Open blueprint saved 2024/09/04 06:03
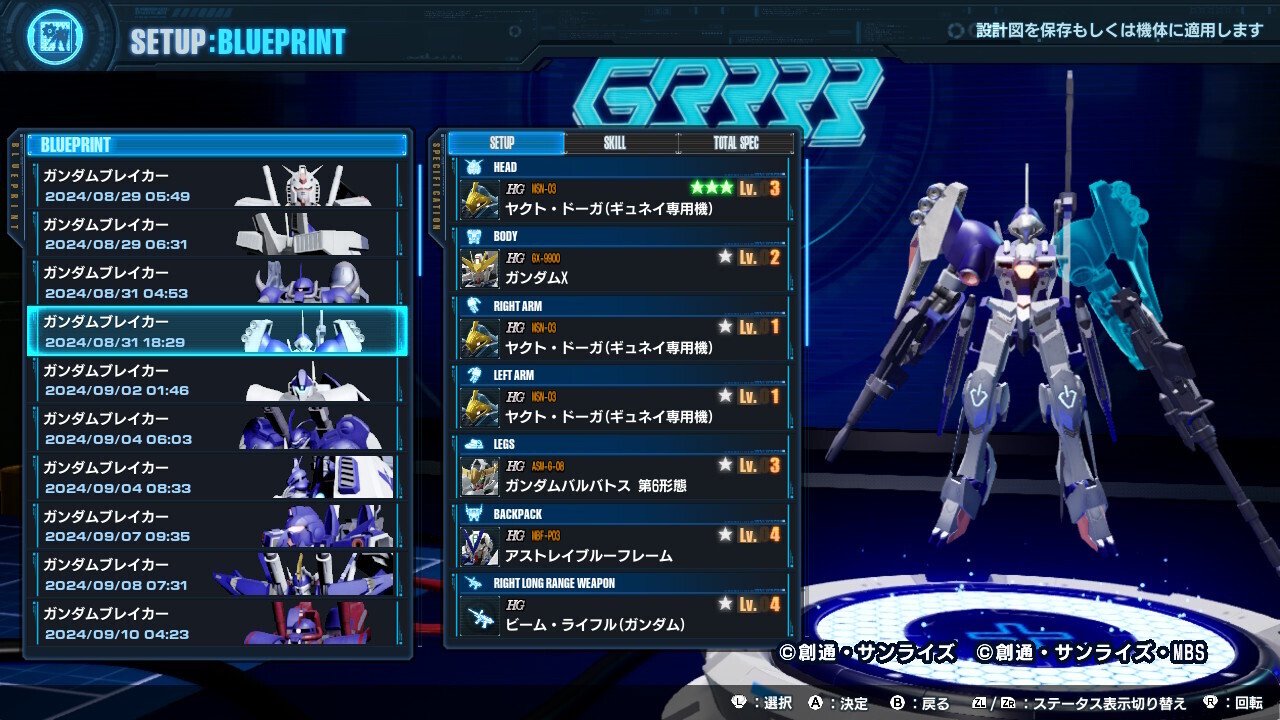The image size is (1280, 720). (x=216, y=428)
